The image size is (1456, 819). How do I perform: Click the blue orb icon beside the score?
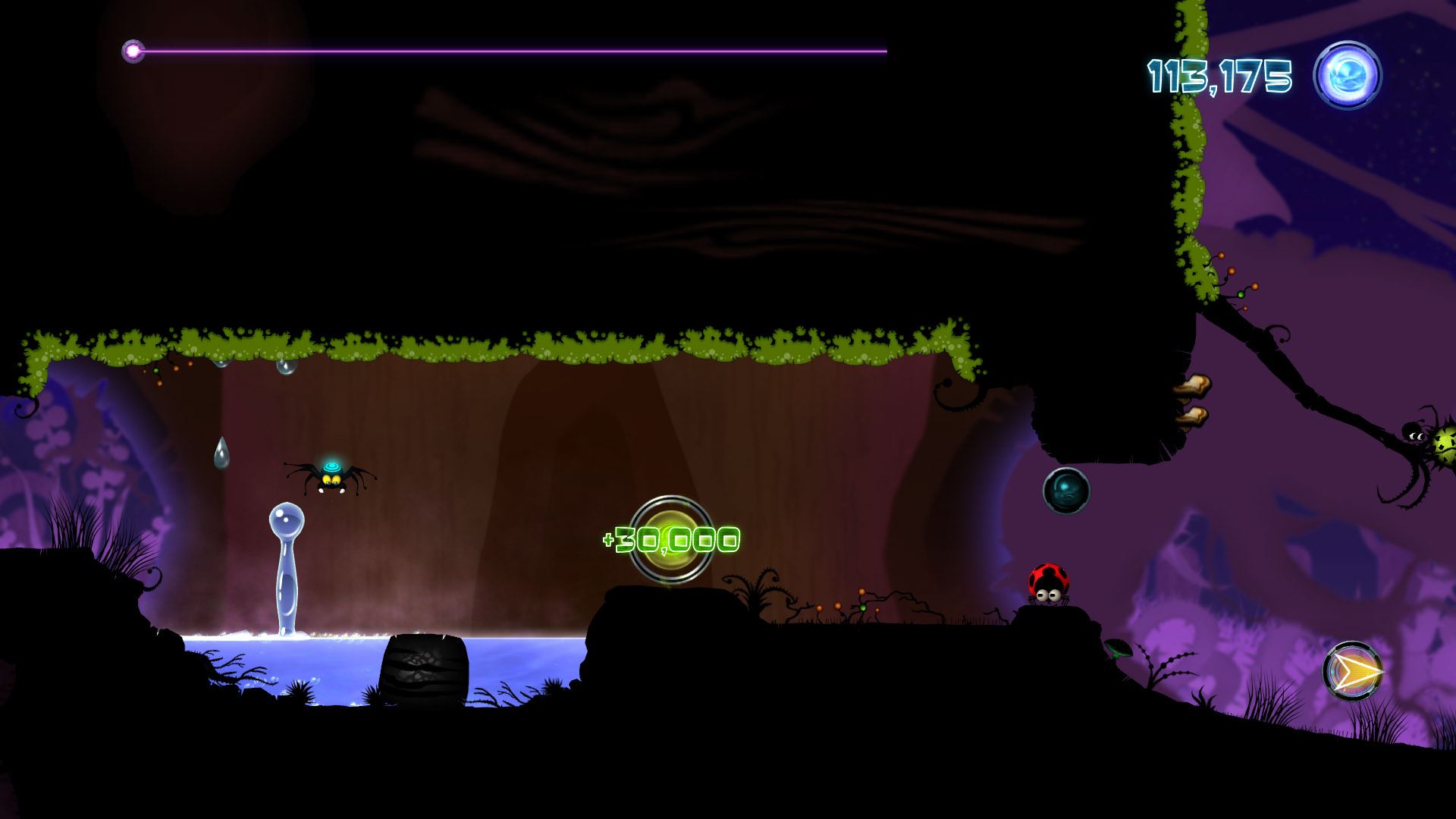(x=1348, y=76)
